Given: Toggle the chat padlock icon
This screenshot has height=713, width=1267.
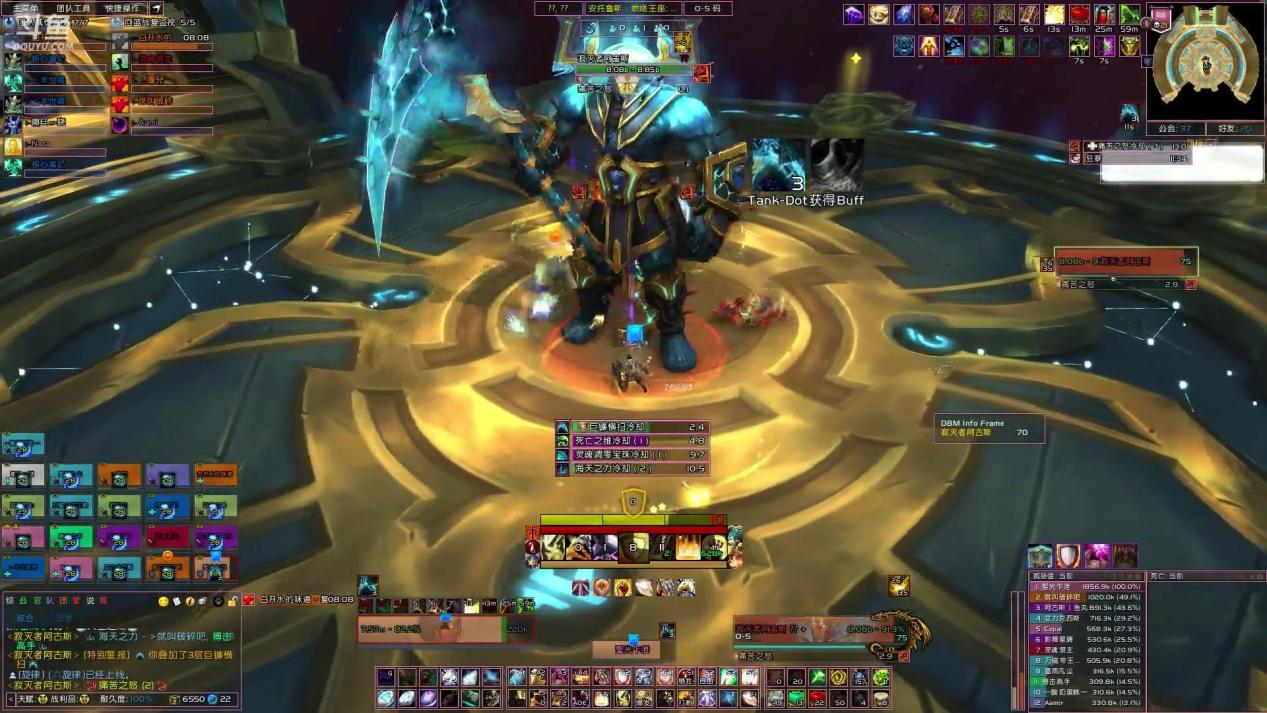Looking at the screenshot, I should point(233,601).
